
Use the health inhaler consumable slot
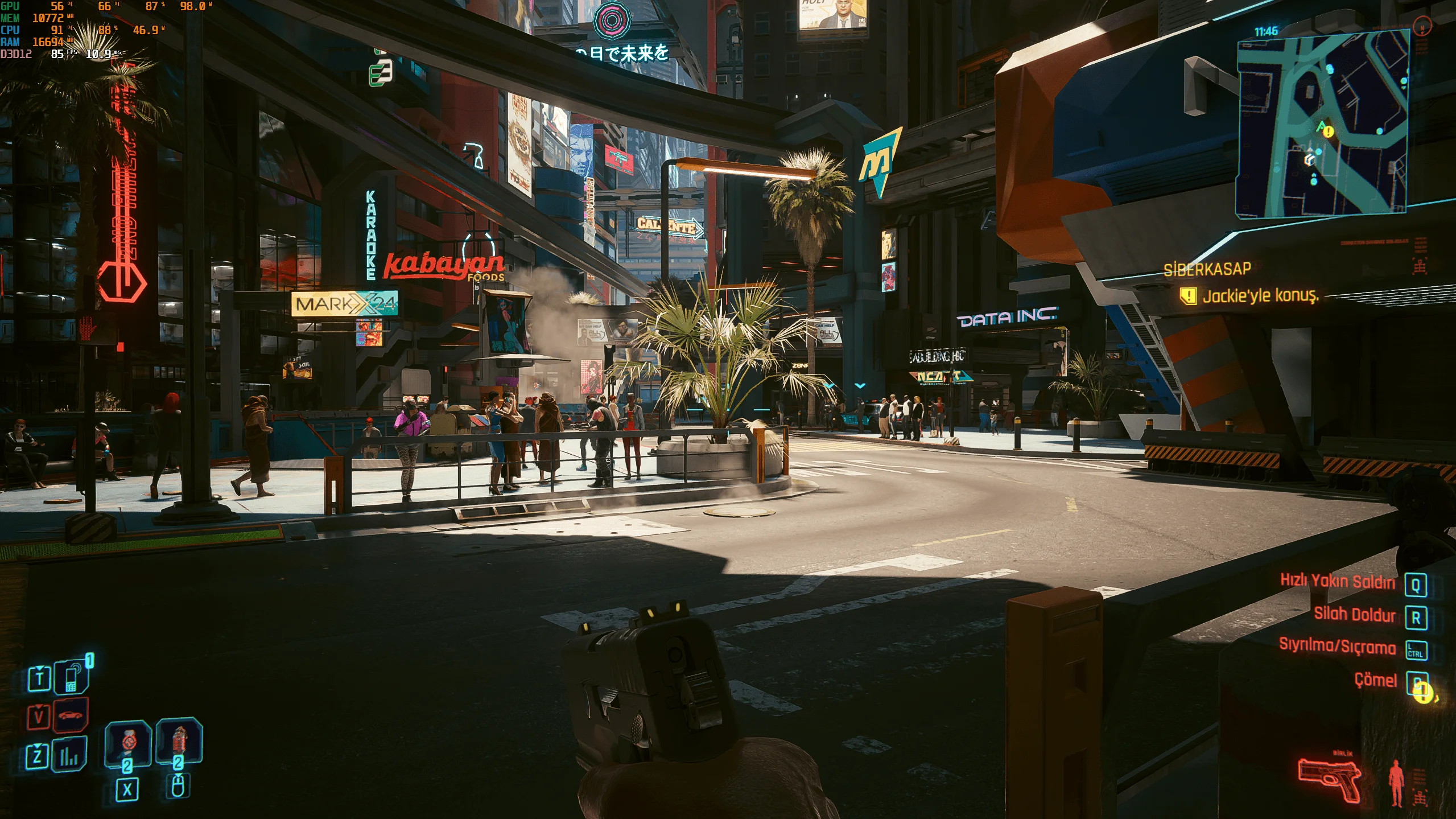coord(128,742)
